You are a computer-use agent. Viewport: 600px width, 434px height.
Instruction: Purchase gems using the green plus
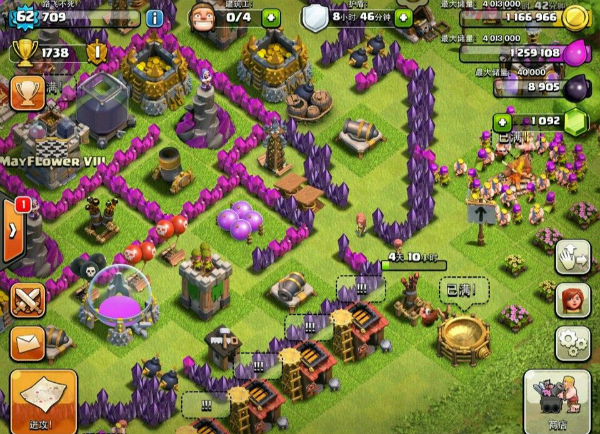click(502, 121)
